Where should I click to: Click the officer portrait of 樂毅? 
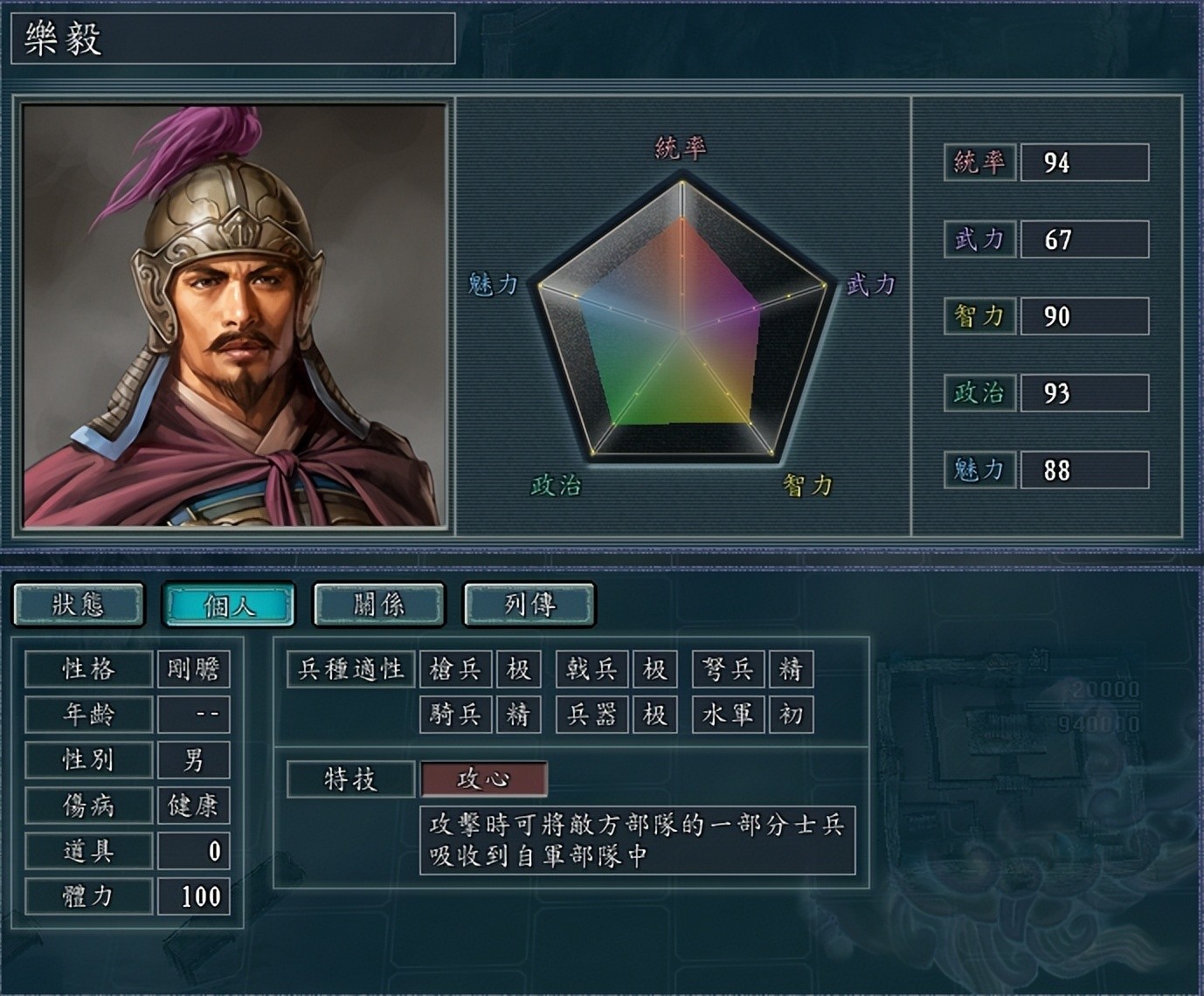(234, 315)
